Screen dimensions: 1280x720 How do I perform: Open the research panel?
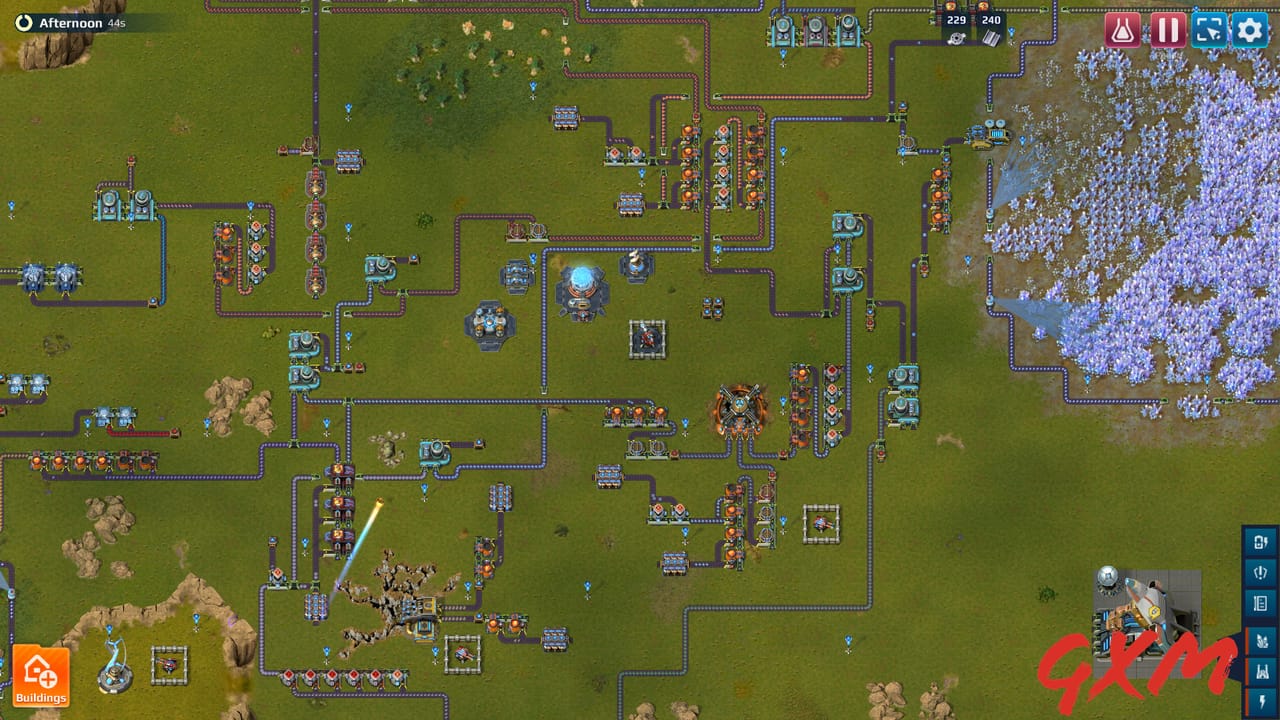pos(1121,29)
